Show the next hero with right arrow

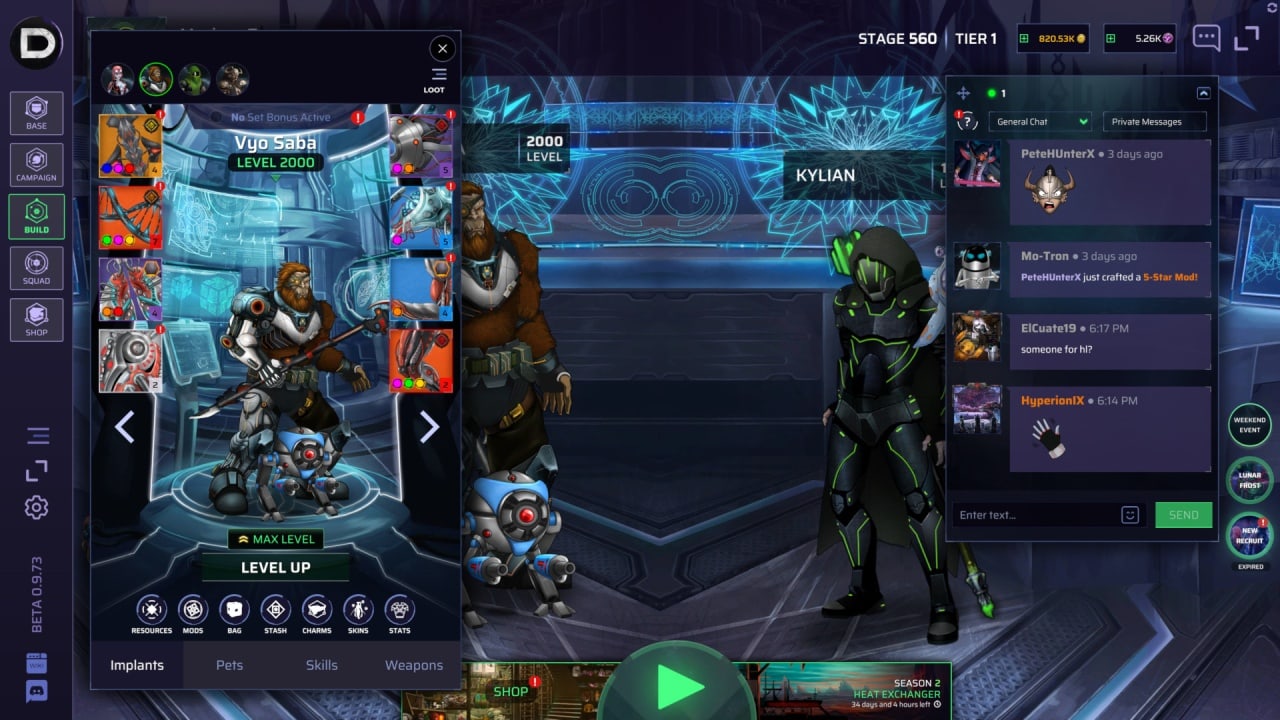point(429,427)
